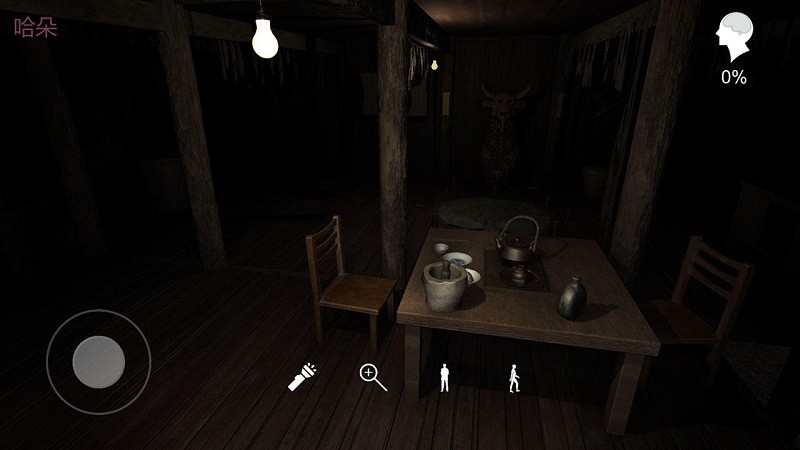Select the standing figure stance icon

[x=445, y=377]
